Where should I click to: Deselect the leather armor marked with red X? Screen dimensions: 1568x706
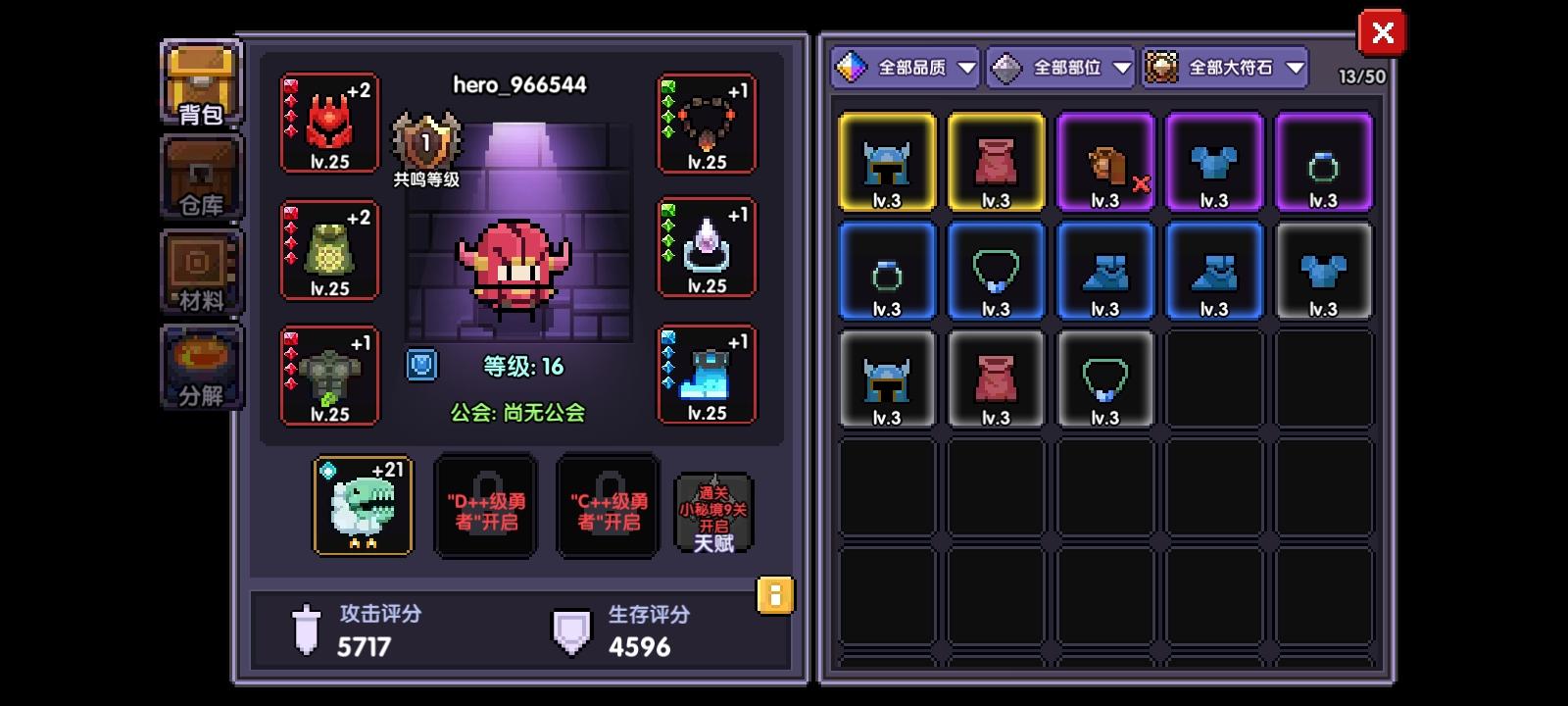pos(1104,162)
